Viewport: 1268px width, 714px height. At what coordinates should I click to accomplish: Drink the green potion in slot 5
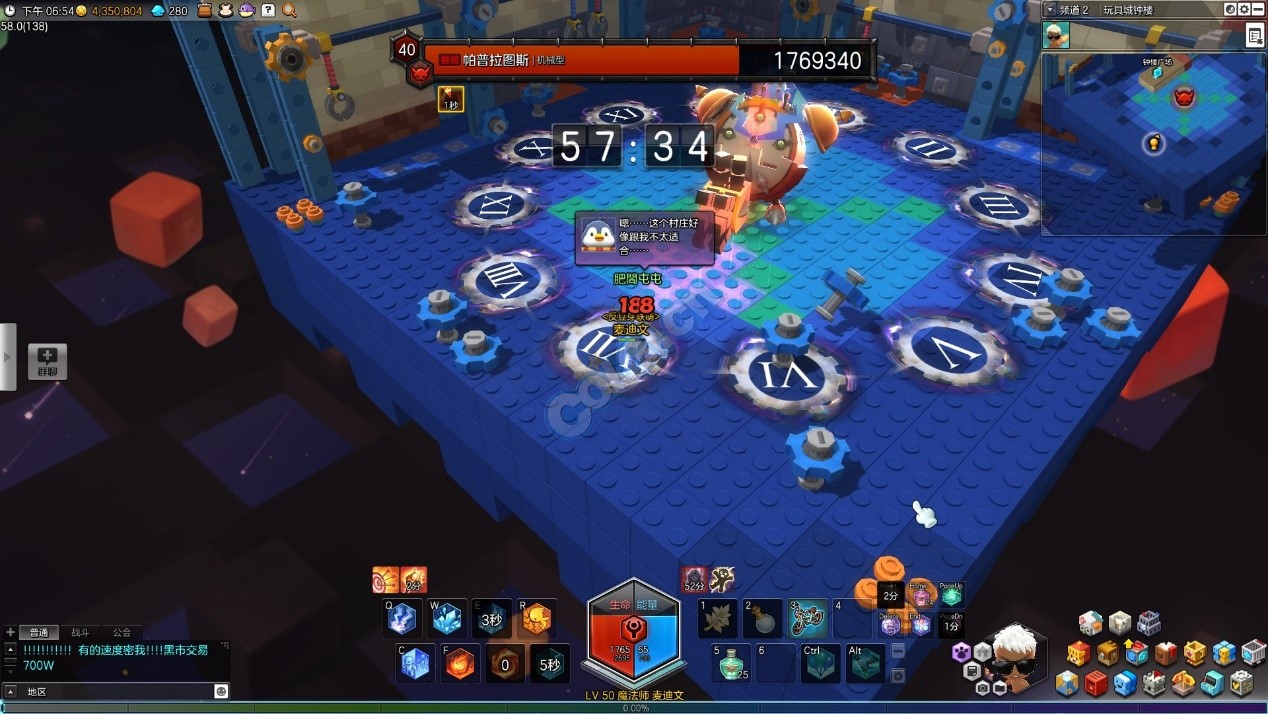pos(733,663)
